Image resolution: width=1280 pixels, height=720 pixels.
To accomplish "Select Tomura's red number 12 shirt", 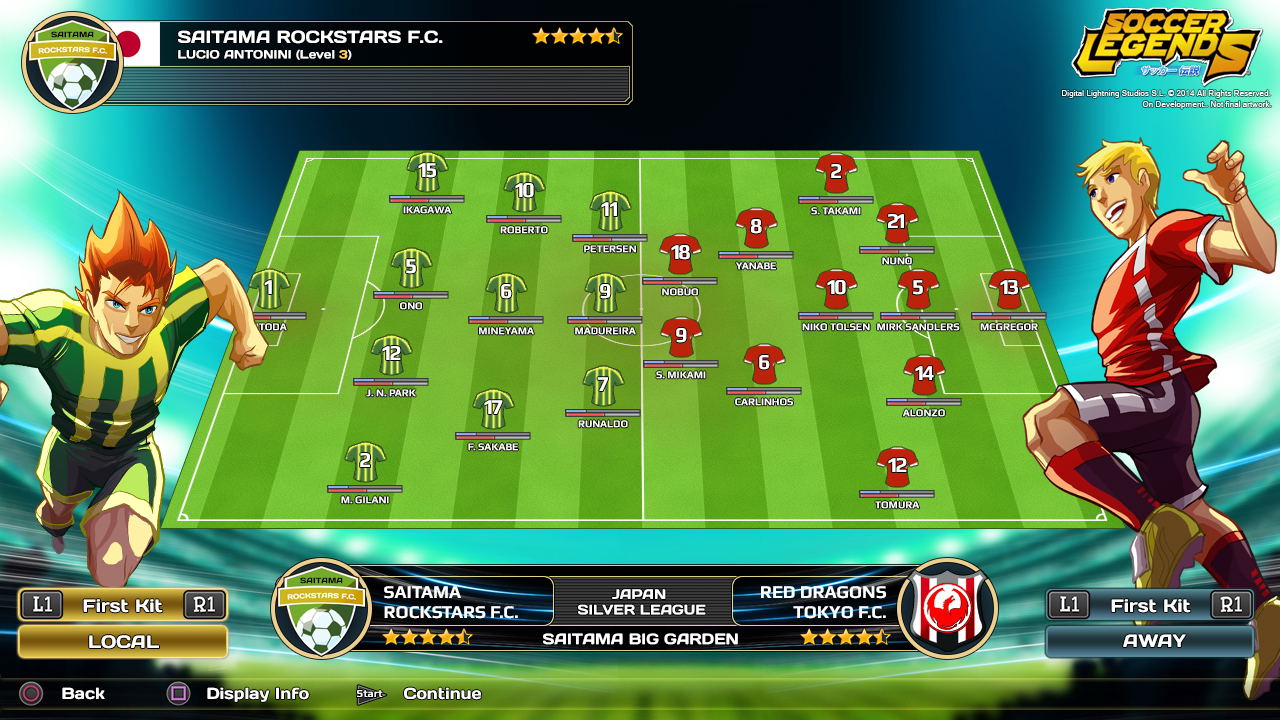I will point(897,467).
